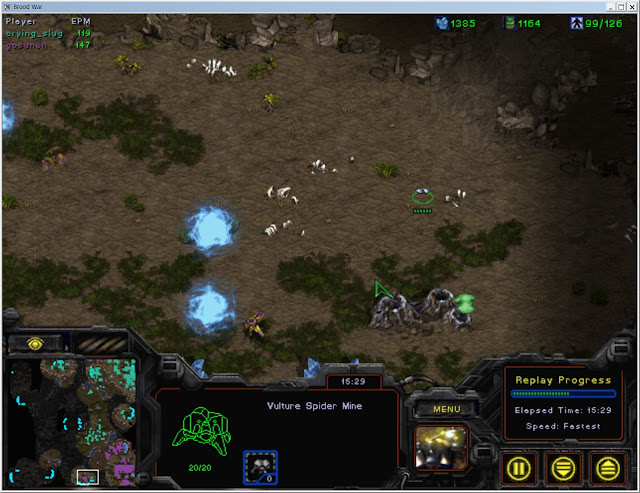Select the Vulture Spider Mine unit on the field
The height and width of the screenshot is (493, 640).
point(423,196)
